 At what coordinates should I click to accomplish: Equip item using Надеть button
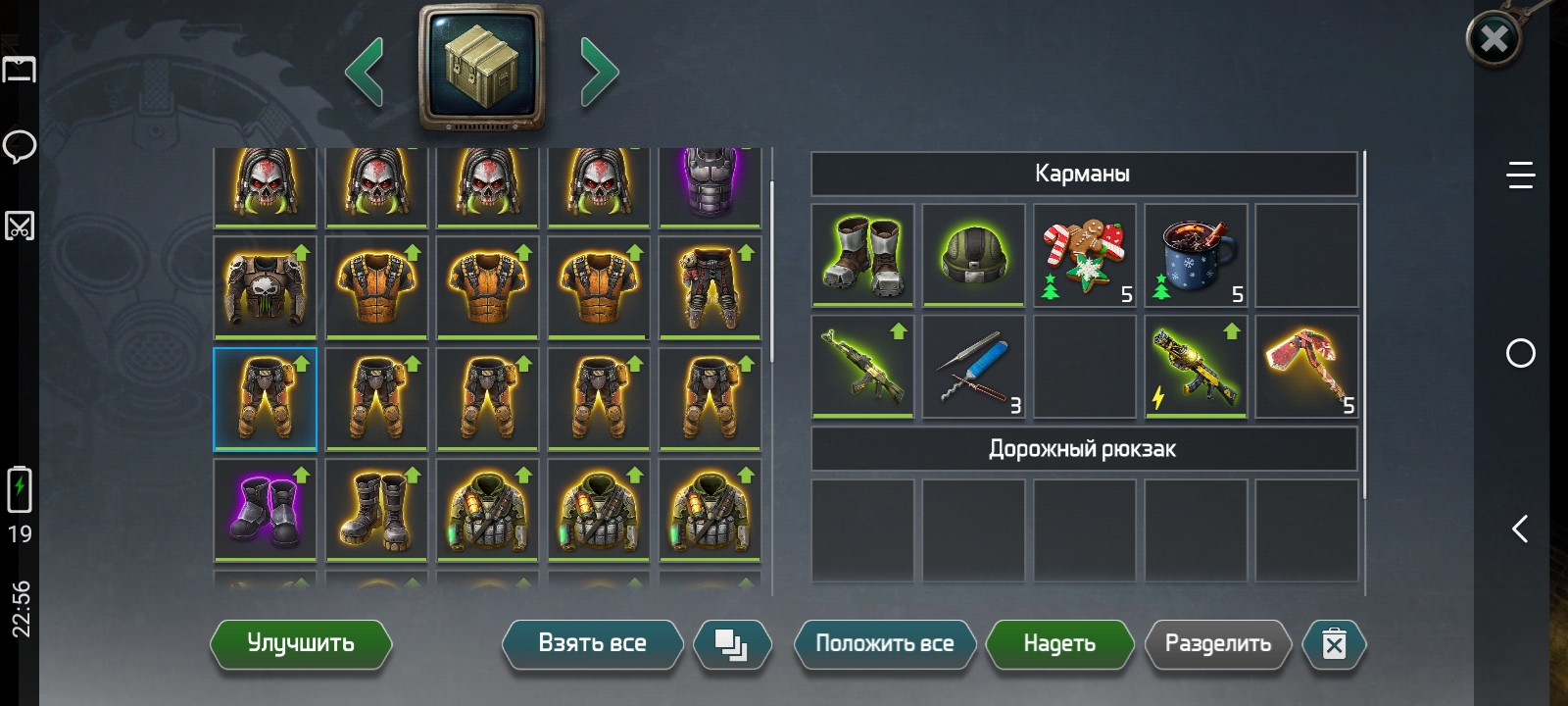pyautogui.click(x=1059, y=644)
